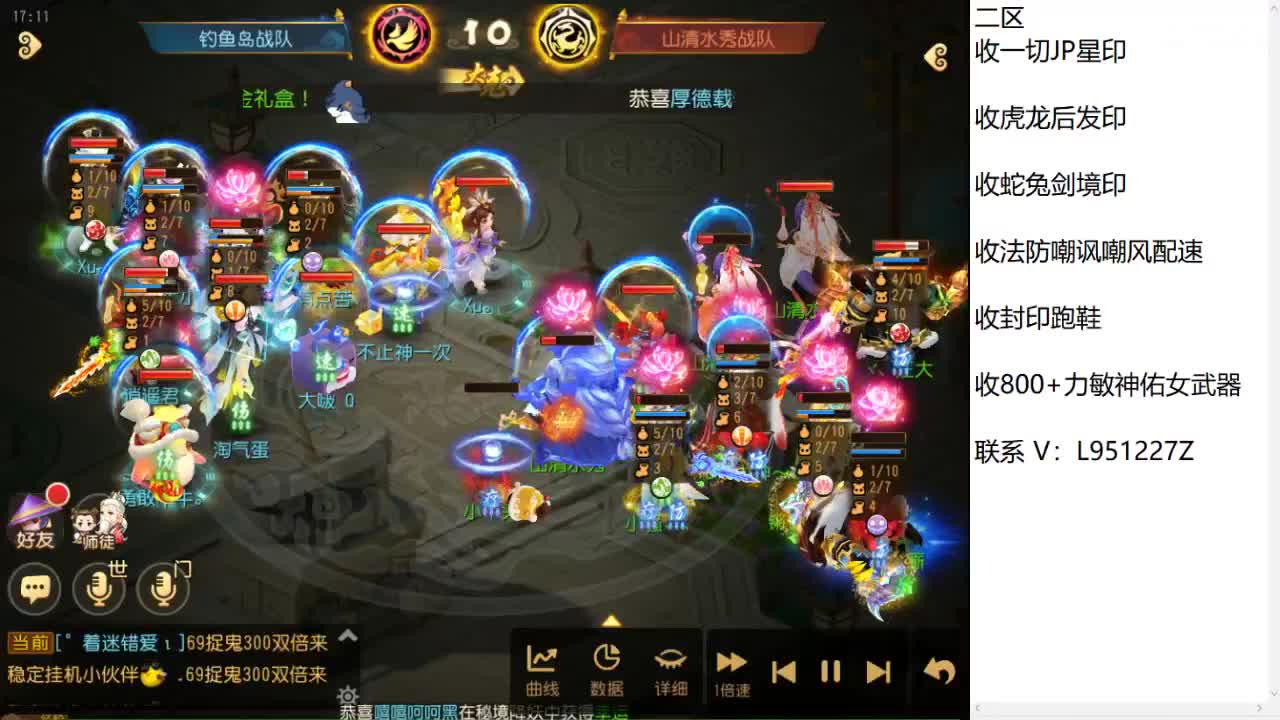Open the gear settings icon near the chat
This screenshot has height=720, width=1280.
[x=347, y=696]
